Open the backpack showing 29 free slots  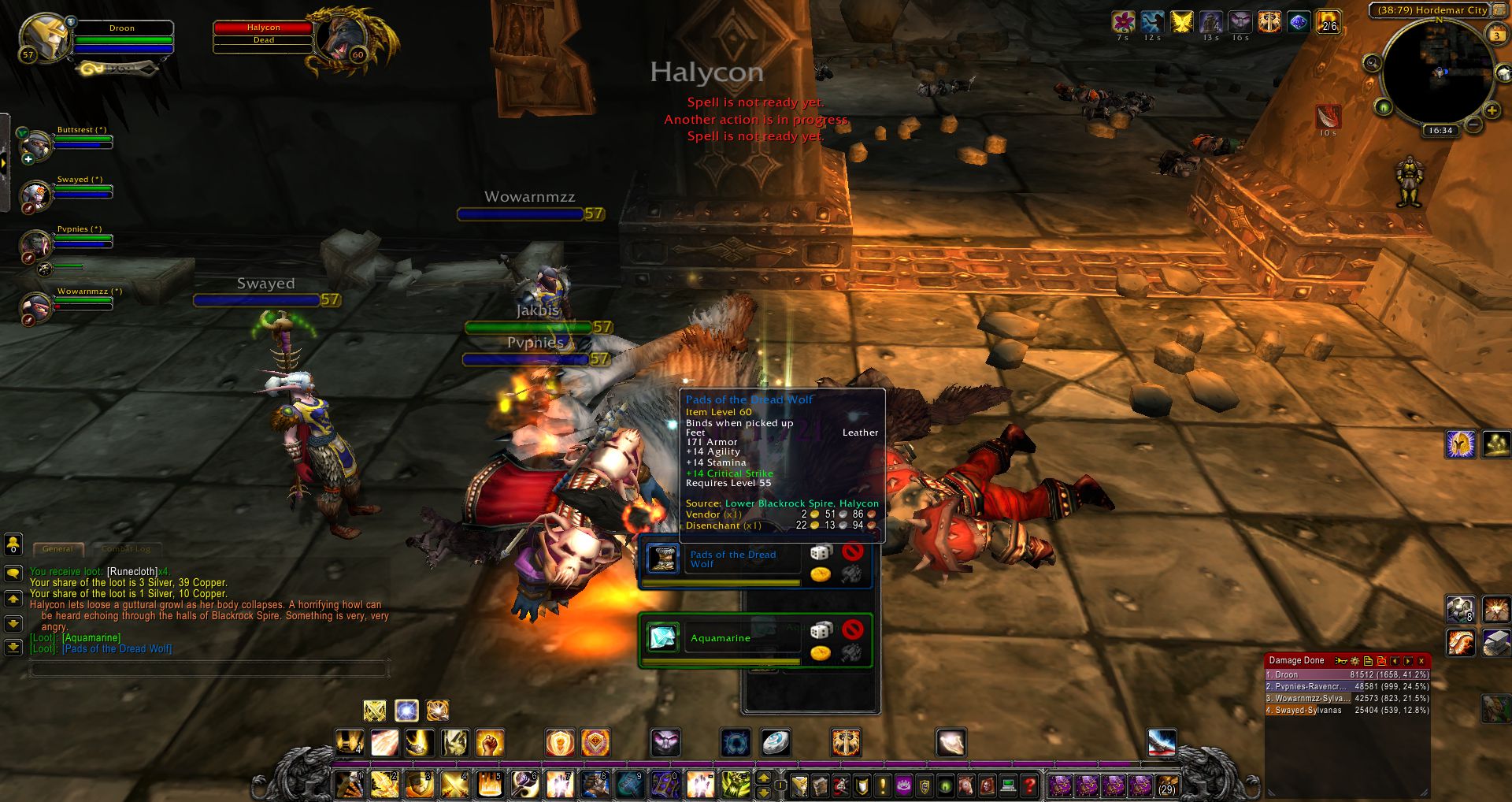point(1166,785)
